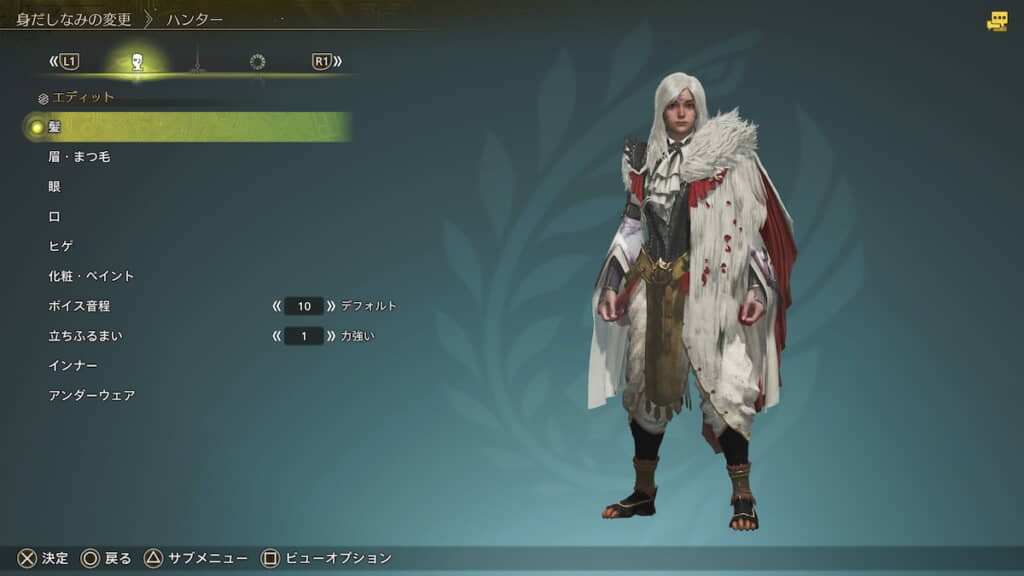The image size is (1024, 576).
Task: Switch to the face bust edit tab
Action: [137, 62]
